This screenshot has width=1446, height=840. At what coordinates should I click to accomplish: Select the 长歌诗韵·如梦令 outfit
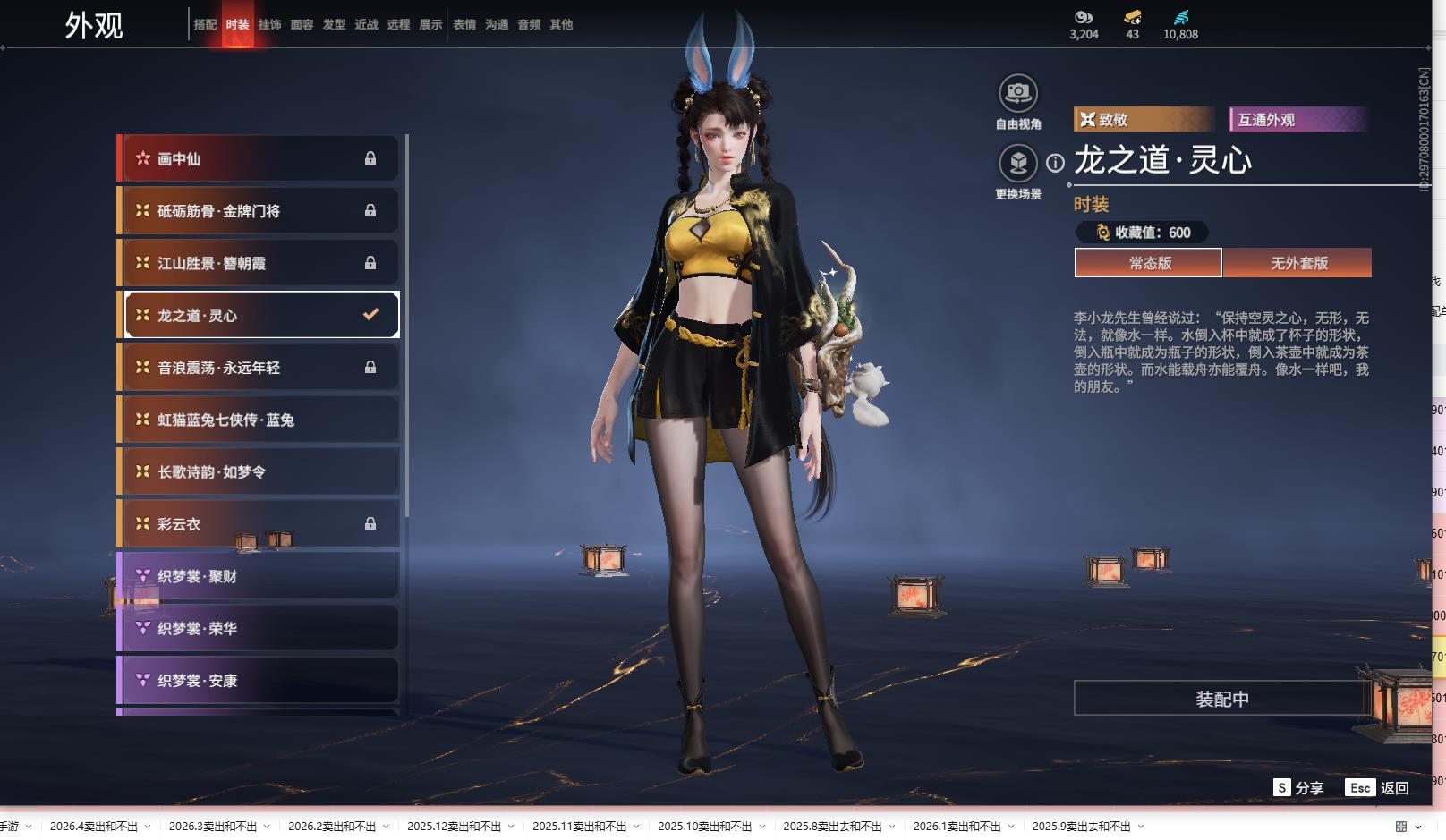(x=259, y=471)
